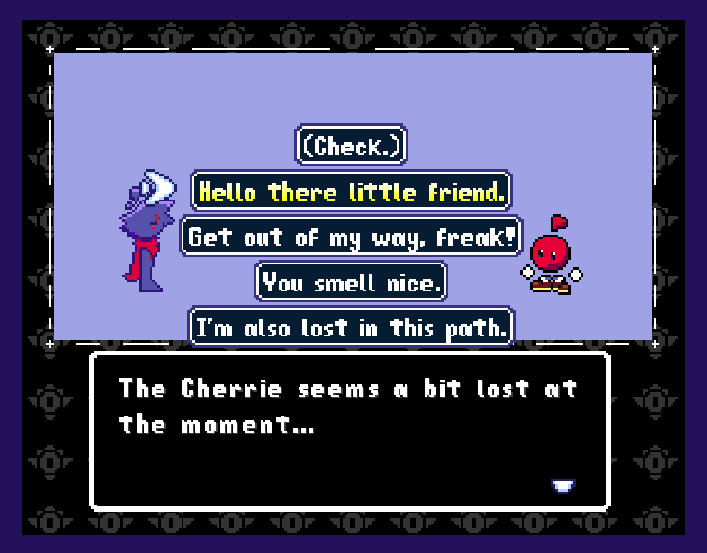The image size is (707, 553).
Task: Click the dialogue advance arrow
Action: click(563, 487)
